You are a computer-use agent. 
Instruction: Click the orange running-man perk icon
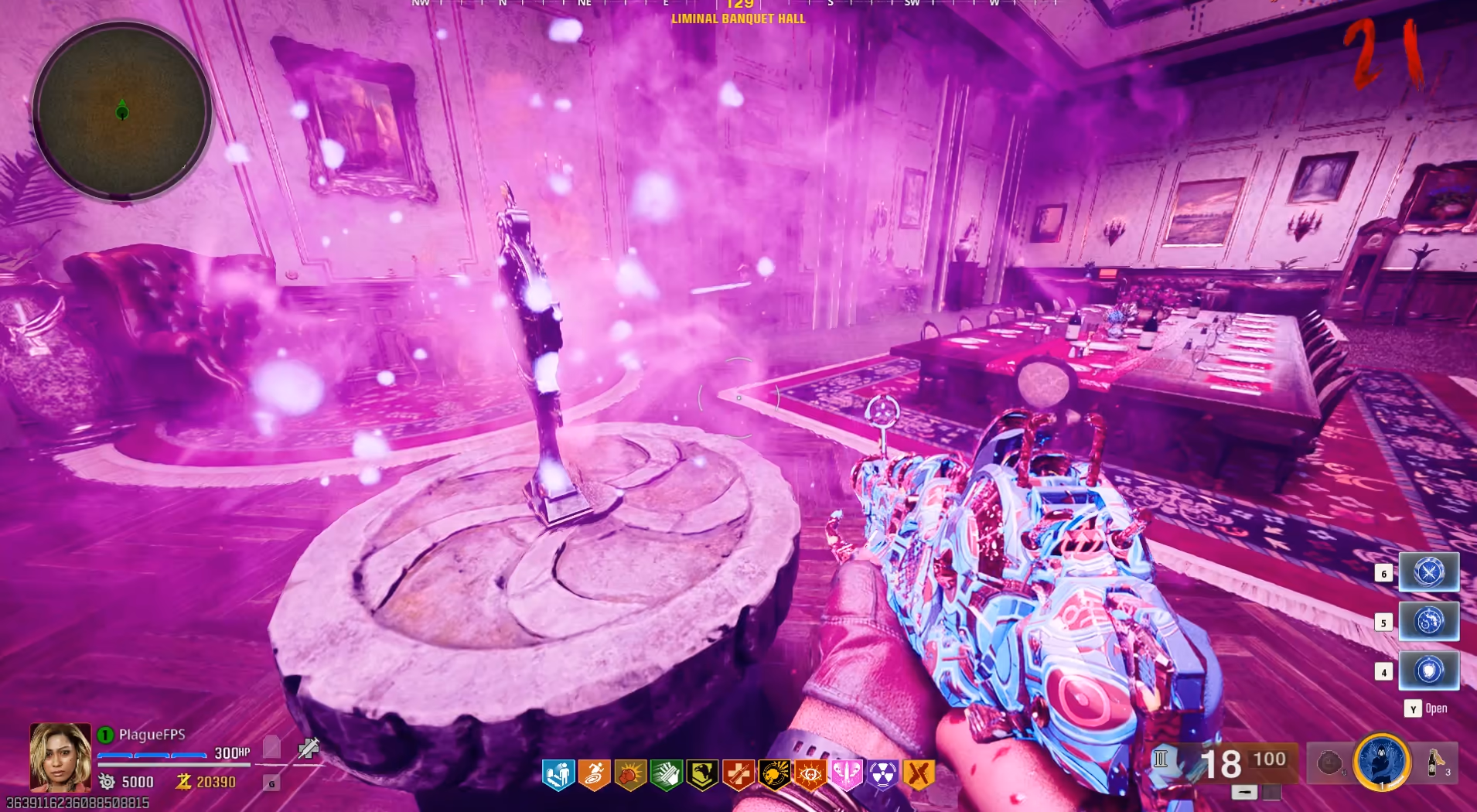click(594, 774)
